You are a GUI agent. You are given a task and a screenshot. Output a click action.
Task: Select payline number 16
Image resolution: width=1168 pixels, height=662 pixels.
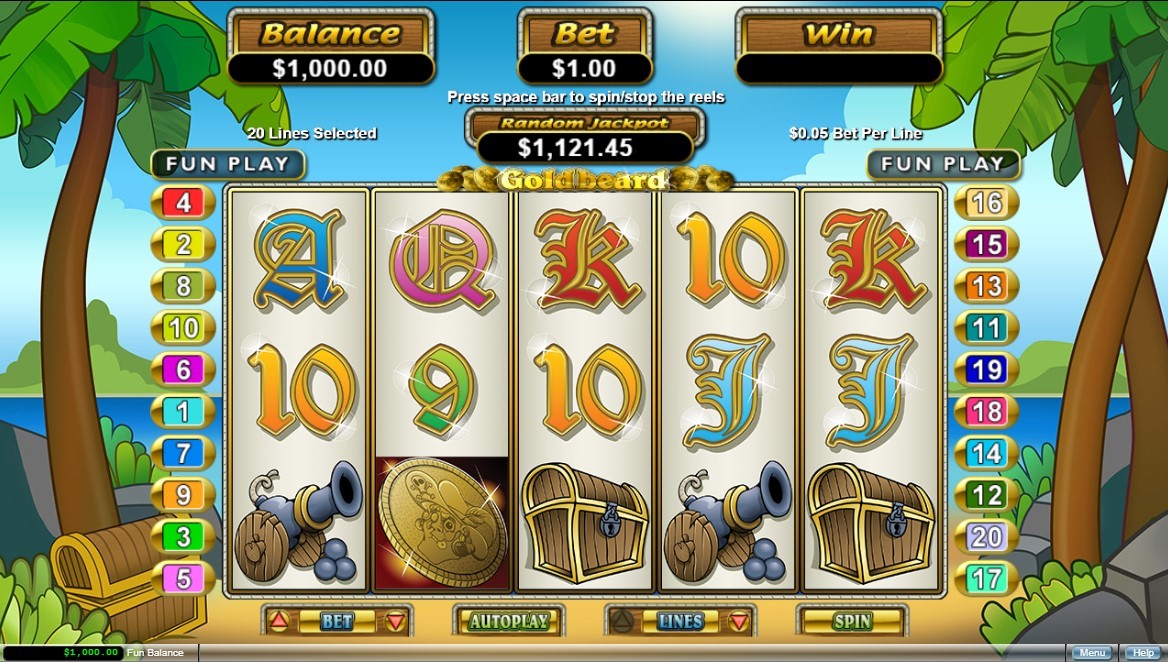[x=986, y=203]
